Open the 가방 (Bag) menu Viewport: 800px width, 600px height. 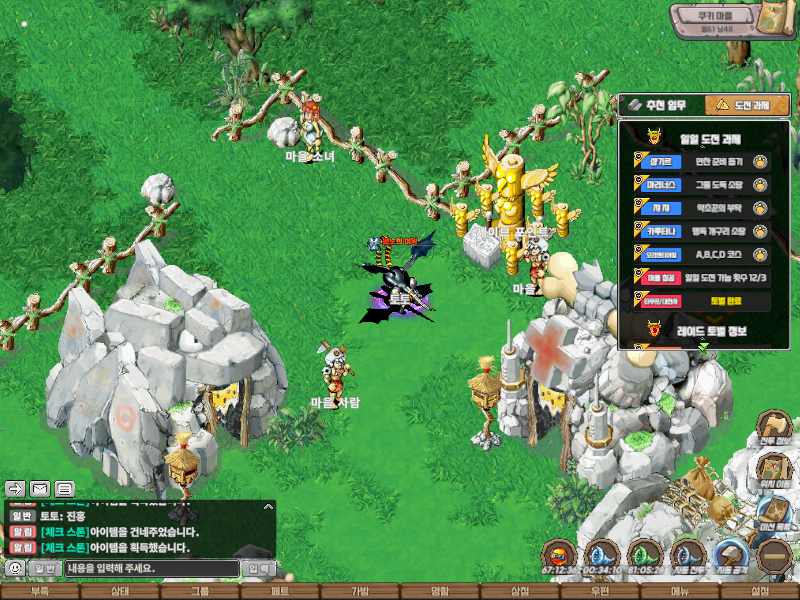pos(360,592)
